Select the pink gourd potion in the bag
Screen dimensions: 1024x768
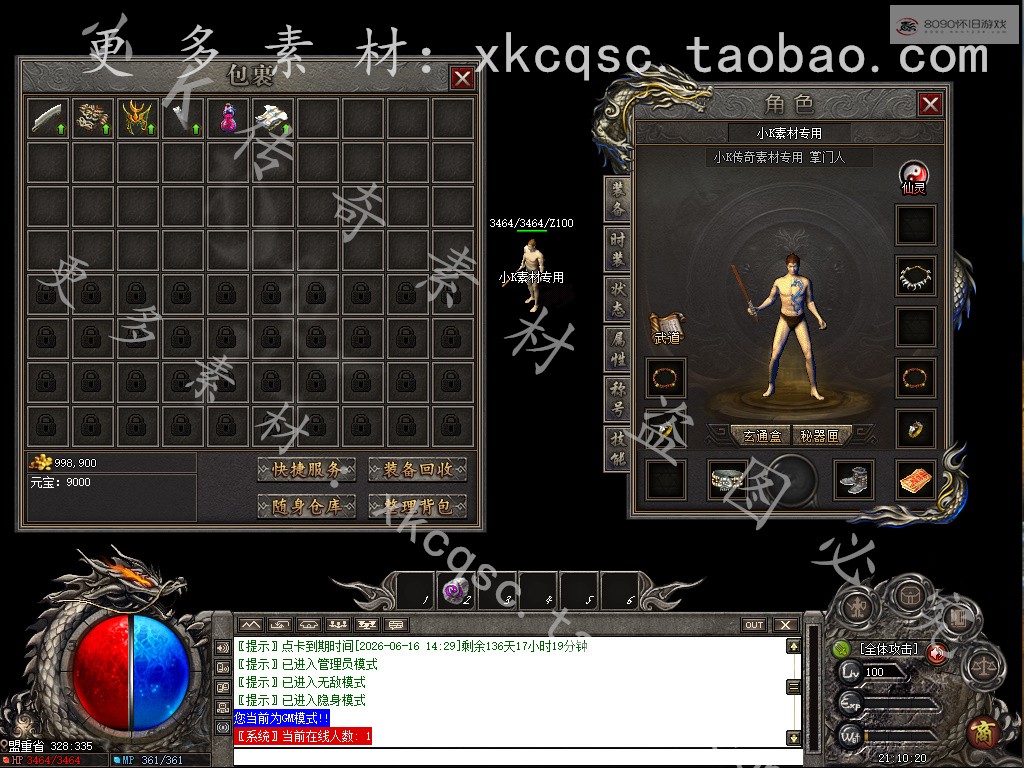click(x=229, y=119)
